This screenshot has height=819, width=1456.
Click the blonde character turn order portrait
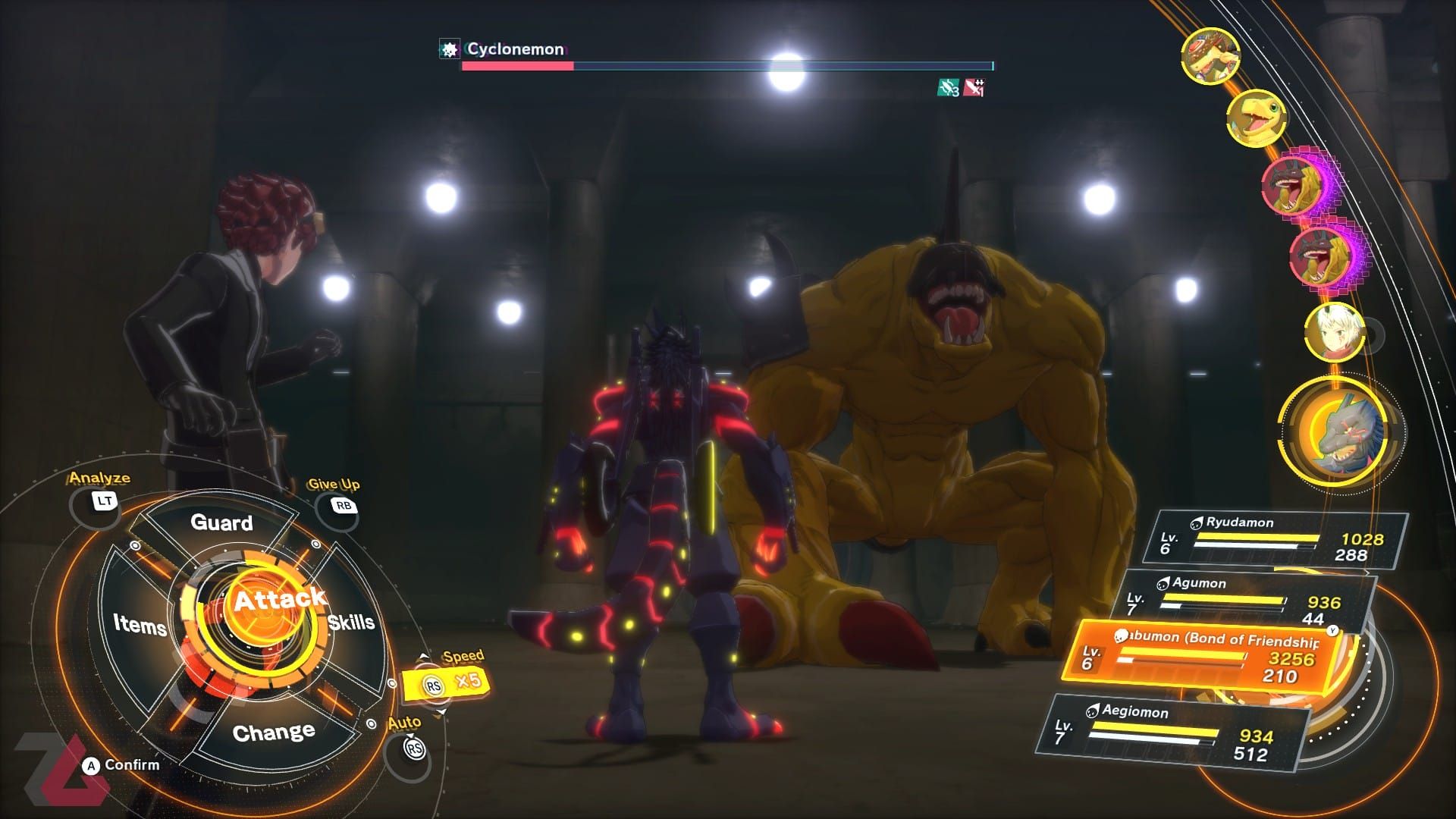tap(1332, 333)
